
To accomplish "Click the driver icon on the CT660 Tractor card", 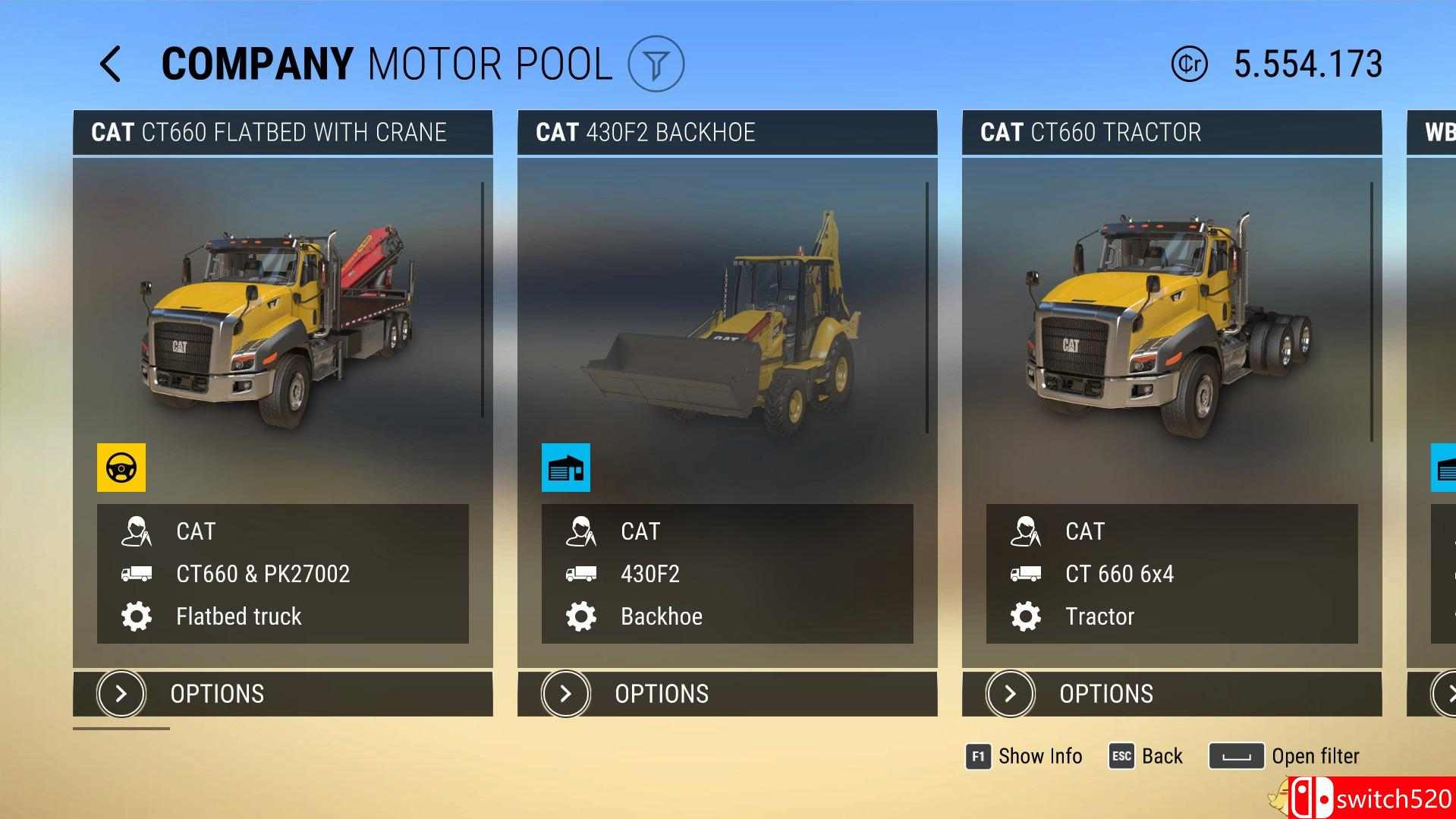I will click(1026, 532).
